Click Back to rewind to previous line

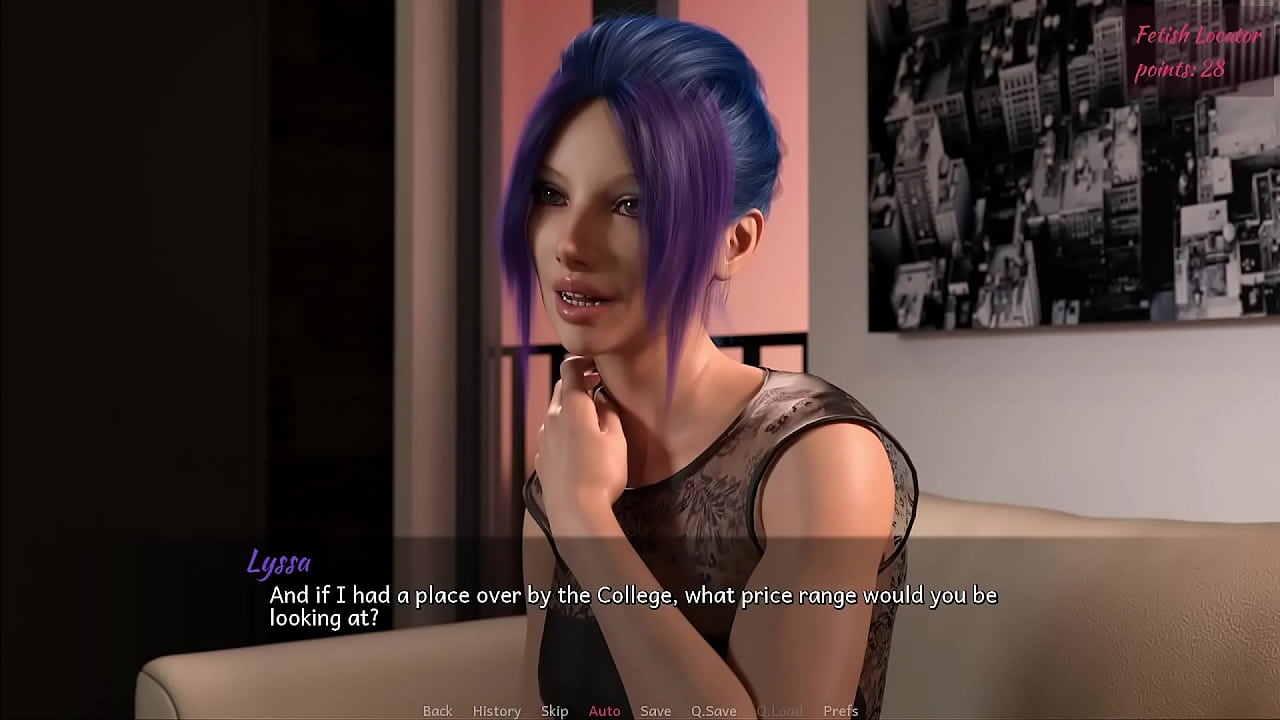pyautogui.click(x=437, y=711)
